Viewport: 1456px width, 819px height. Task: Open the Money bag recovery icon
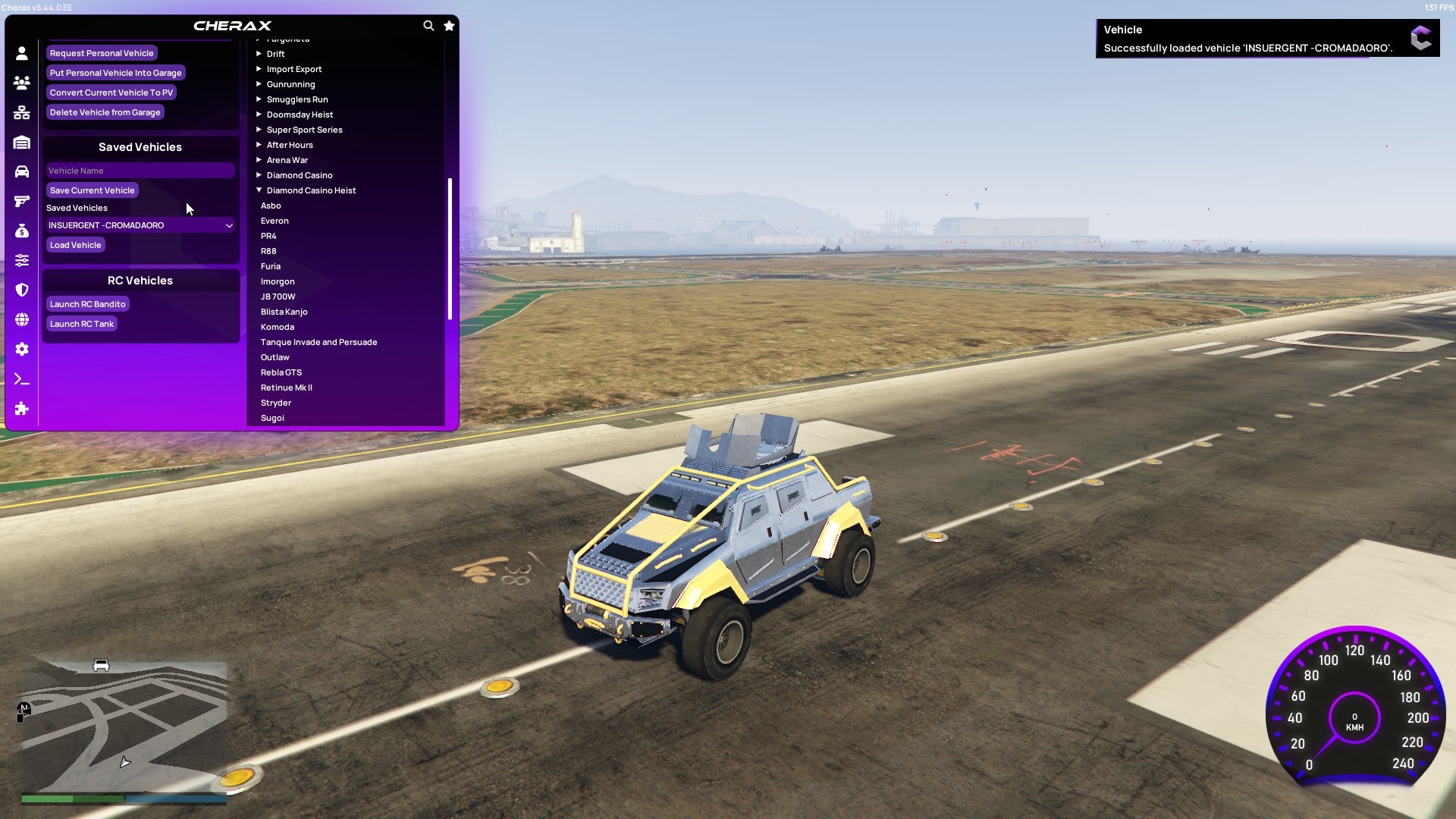click(22, 231)
